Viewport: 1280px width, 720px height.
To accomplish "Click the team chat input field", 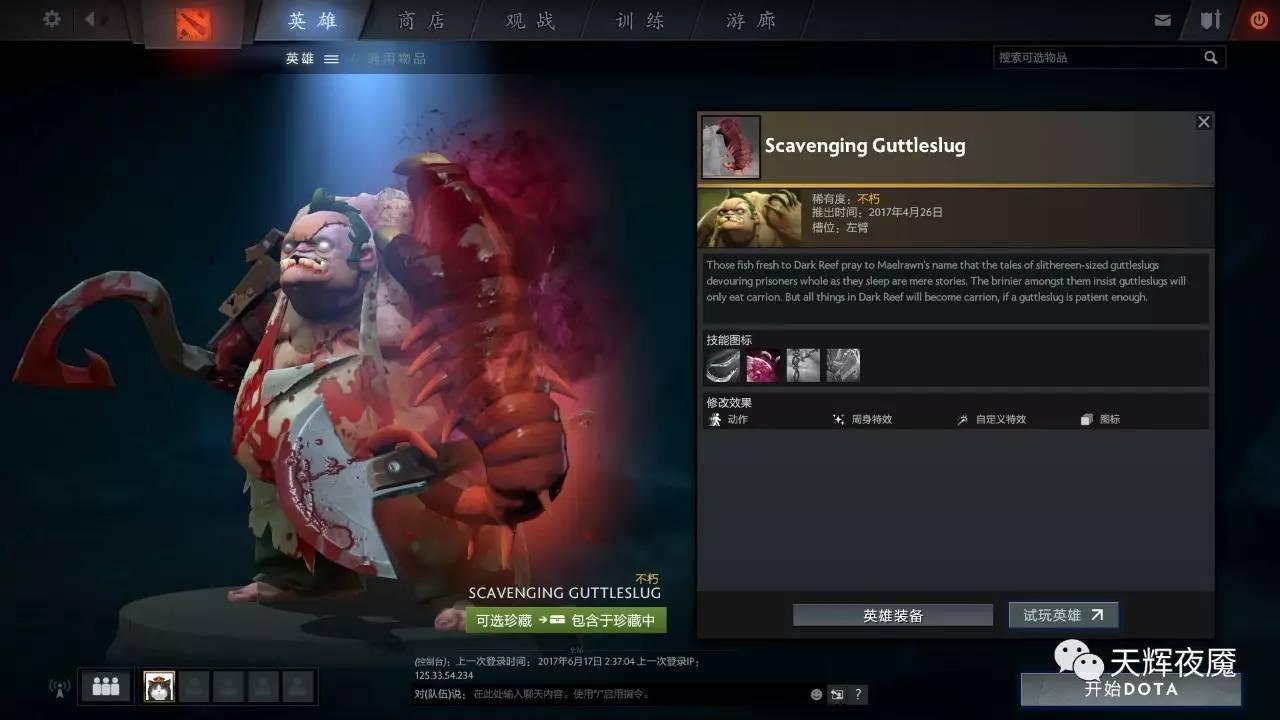I will (x=600, y=694).
